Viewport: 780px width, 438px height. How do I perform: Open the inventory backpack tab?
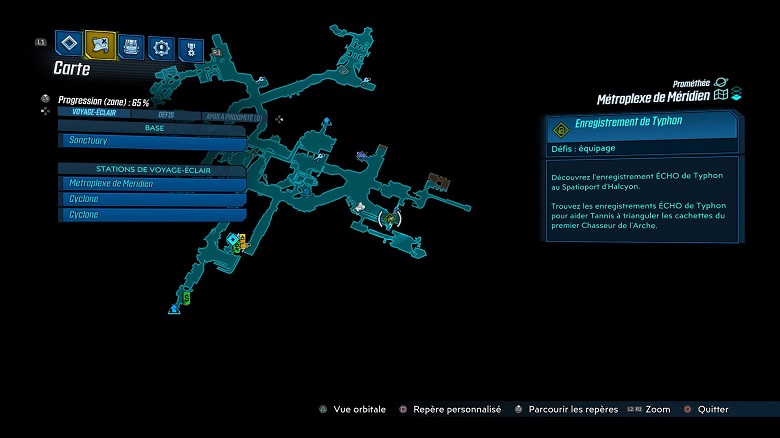(x=130, y=45)
